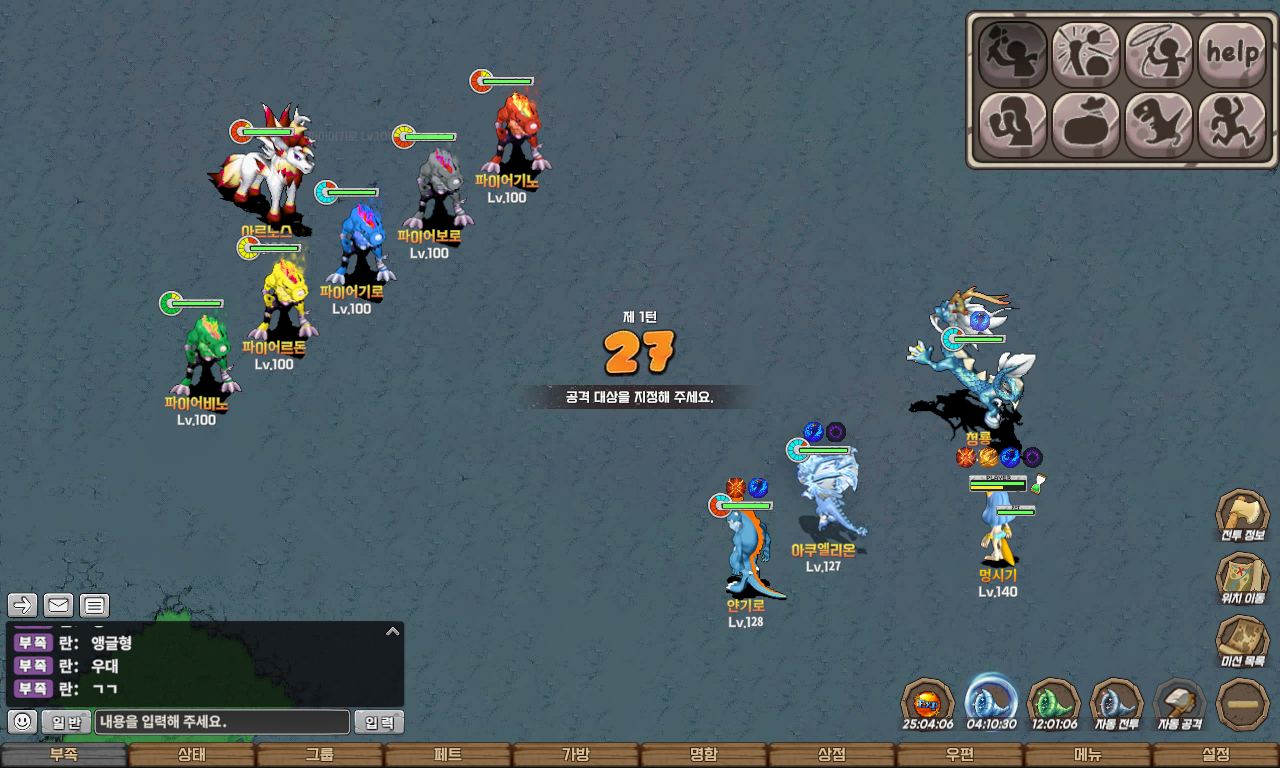Select the dinosaur pet command

[x=1159, y=125]
